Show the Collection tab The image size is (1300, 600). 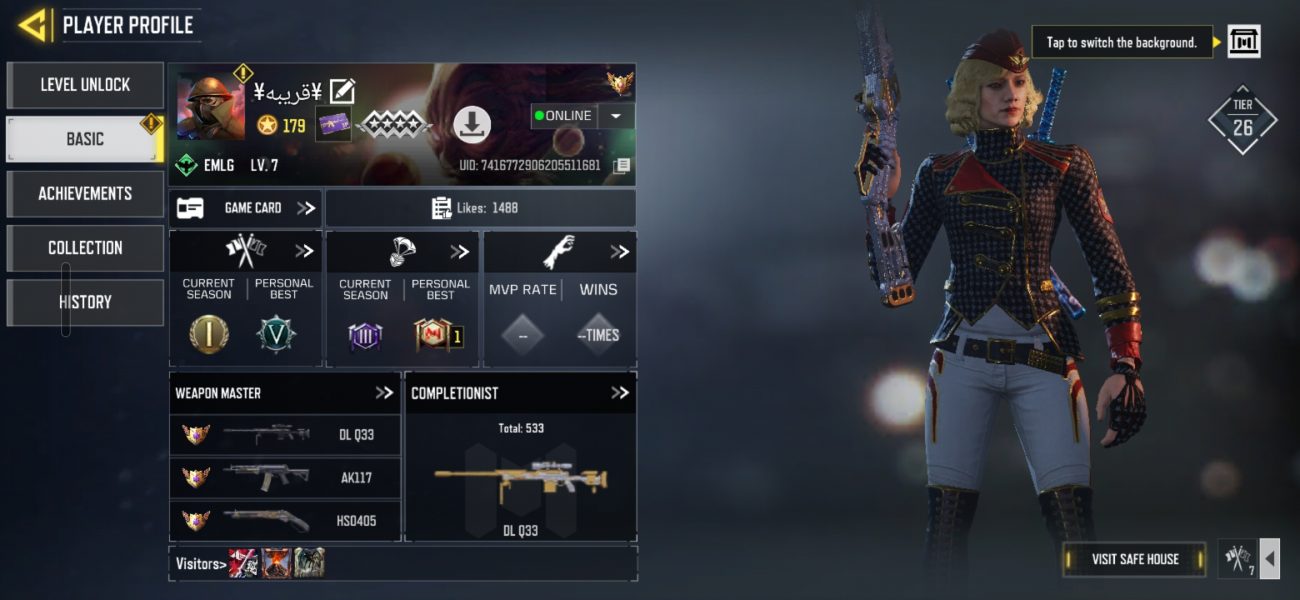click(x=85, y=247)
